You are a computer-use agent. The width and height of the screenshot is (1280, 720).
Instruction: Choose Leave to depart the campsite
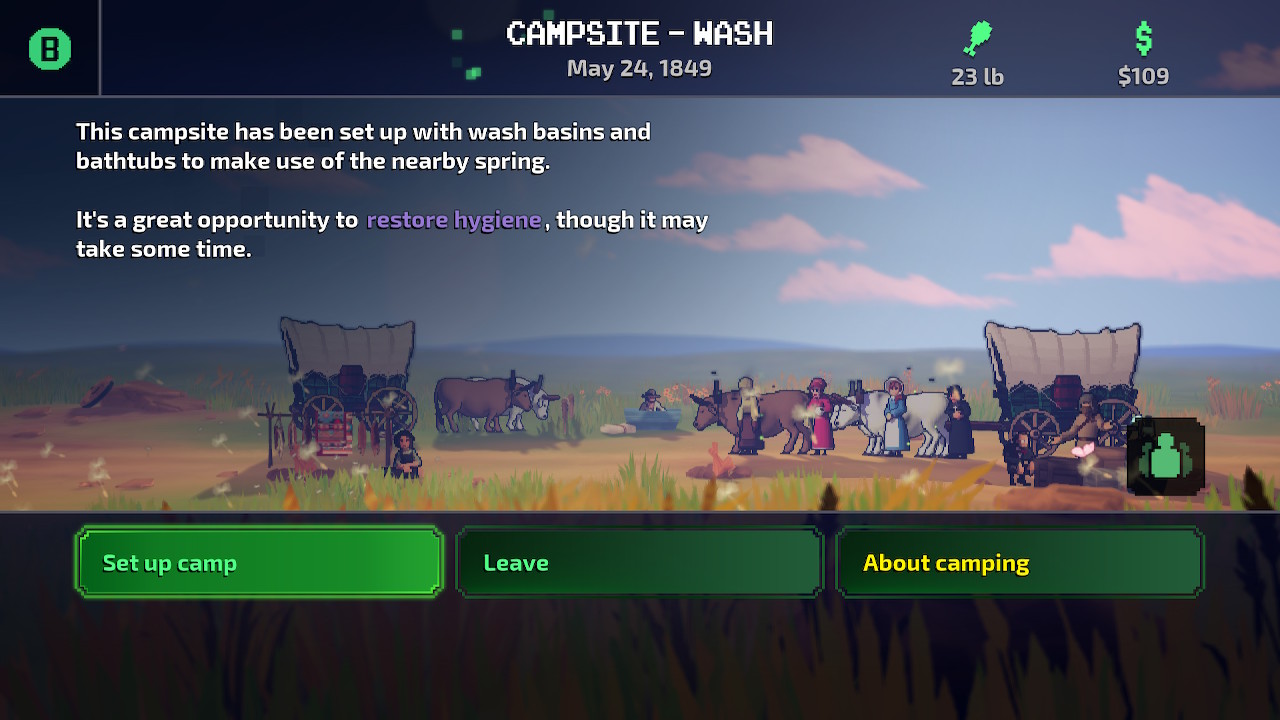tap(638, 562)
